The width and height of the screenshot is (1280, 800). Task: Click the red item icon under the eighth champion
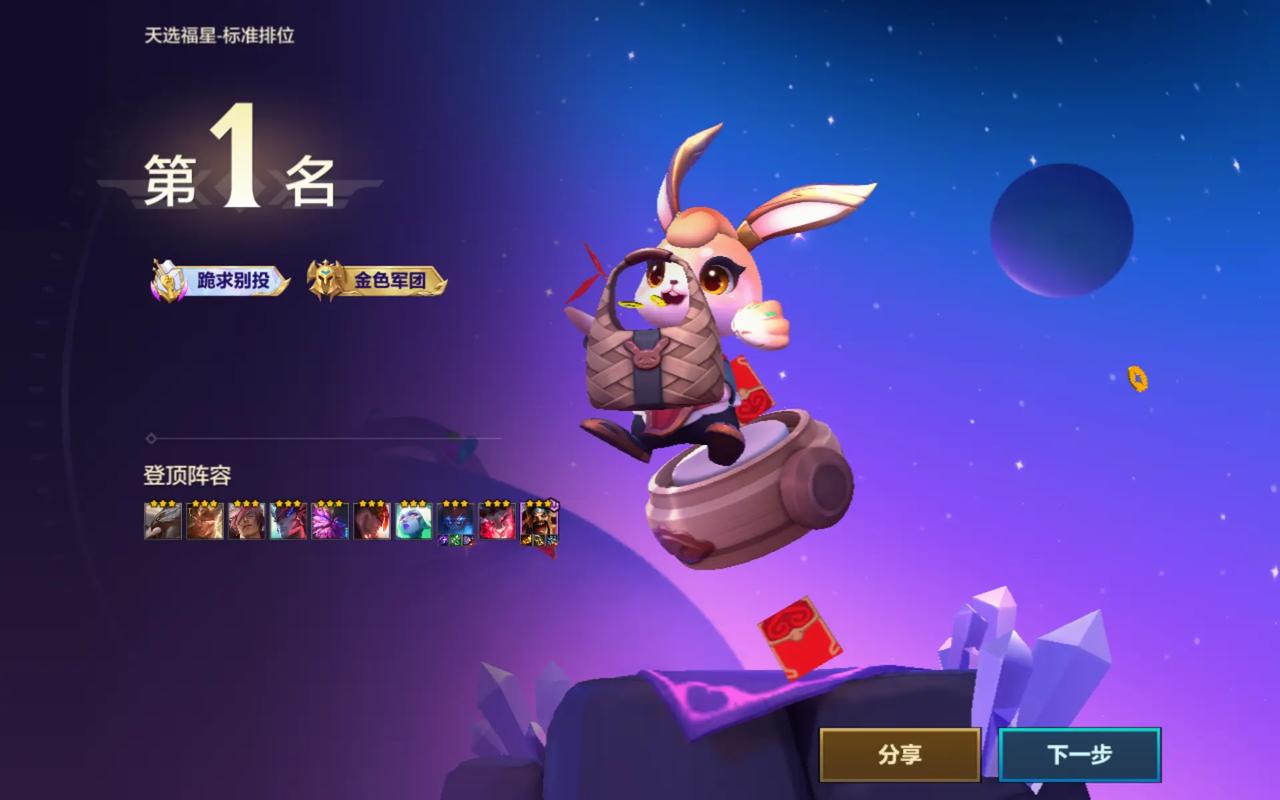click(467, 540)
